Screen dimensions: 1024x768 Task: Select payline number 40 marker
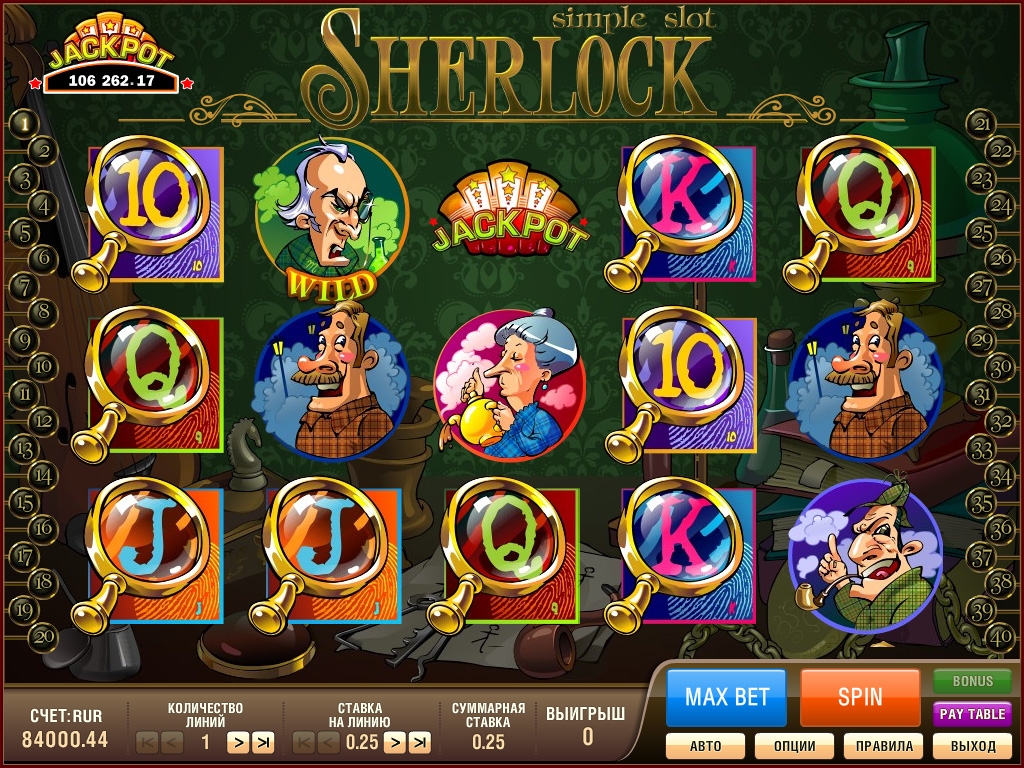pyautogui.click(x=1000, y=633)
